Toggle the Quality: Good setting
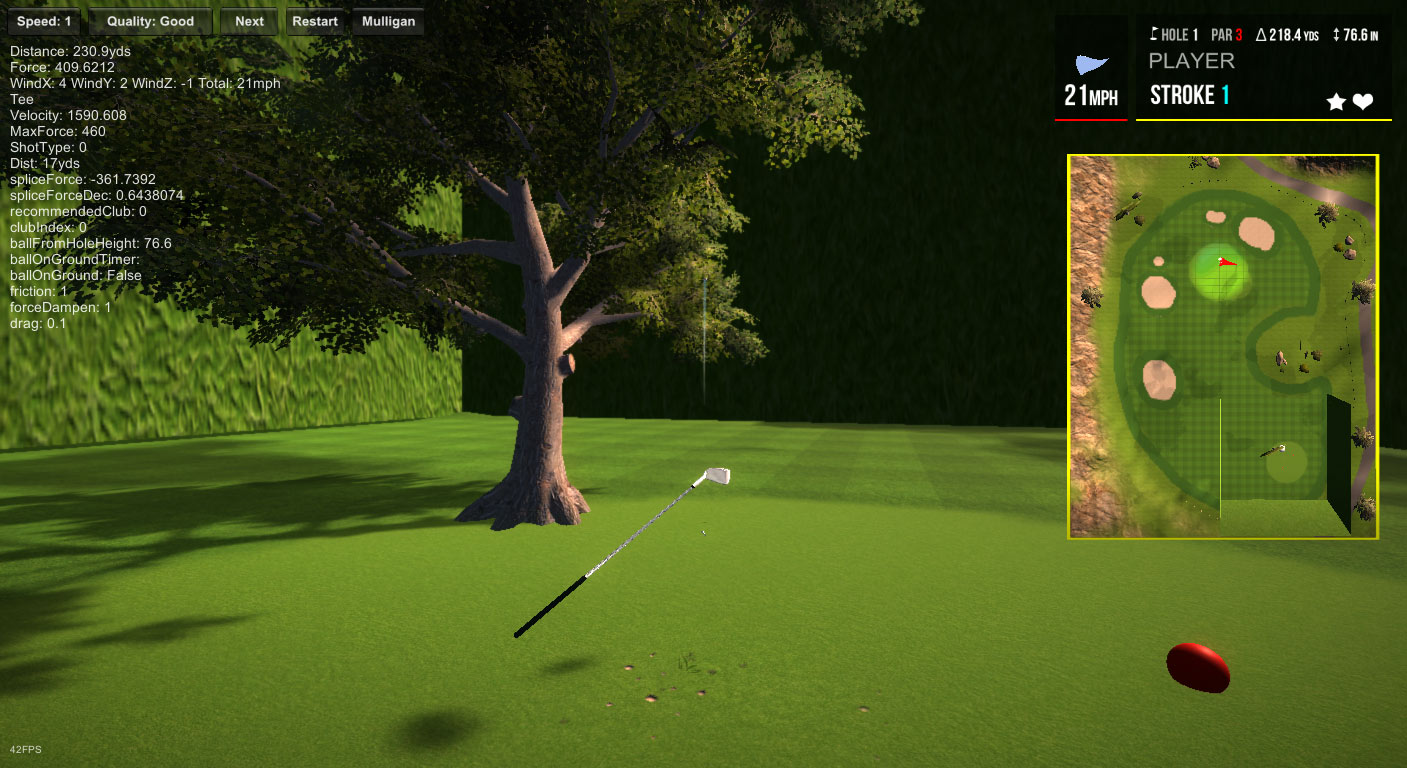 (150, 22)
